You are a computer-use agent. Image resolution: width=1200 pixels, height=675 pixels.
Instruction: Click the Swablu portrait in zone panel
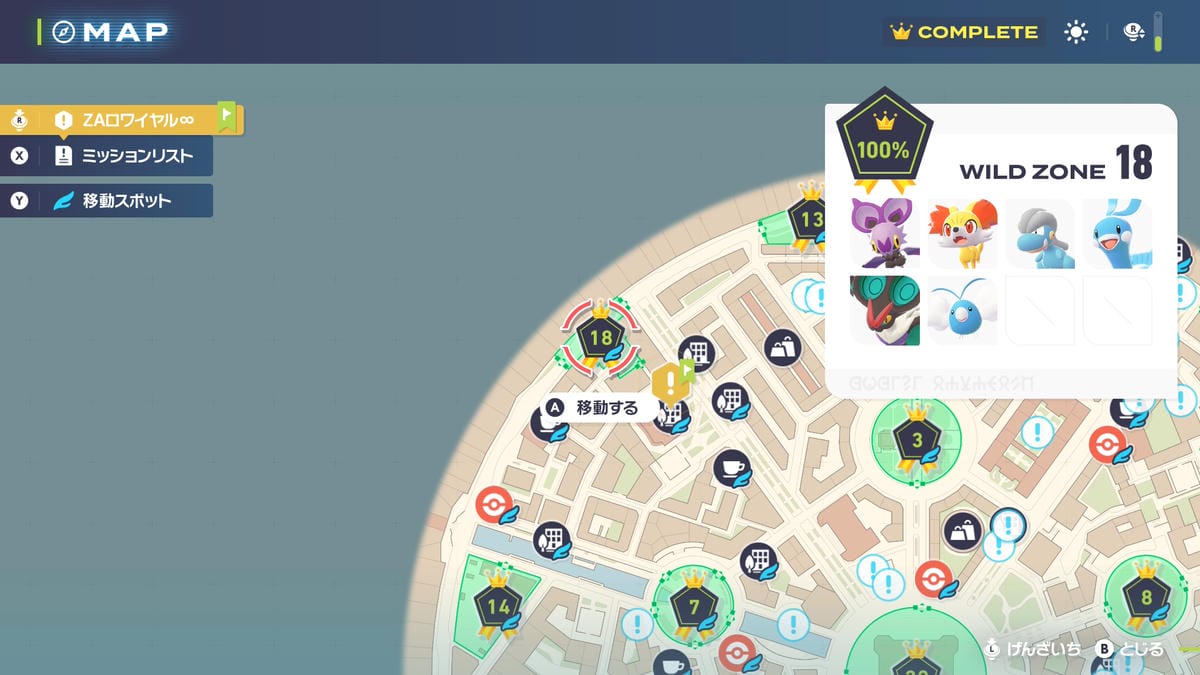click(962, 310)
